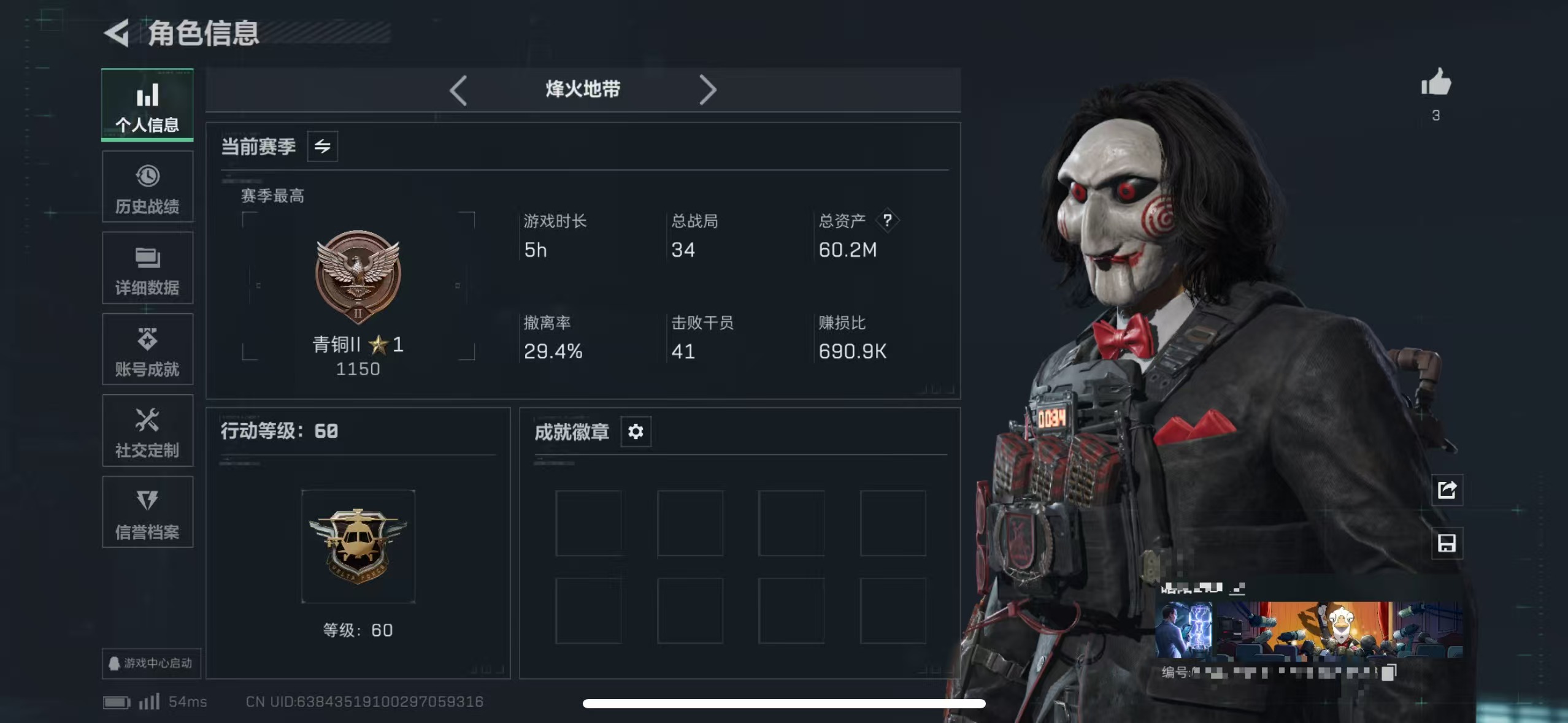Open the 社交定制 customization panel
1568x723 pixels.
[x=147, y=431]
